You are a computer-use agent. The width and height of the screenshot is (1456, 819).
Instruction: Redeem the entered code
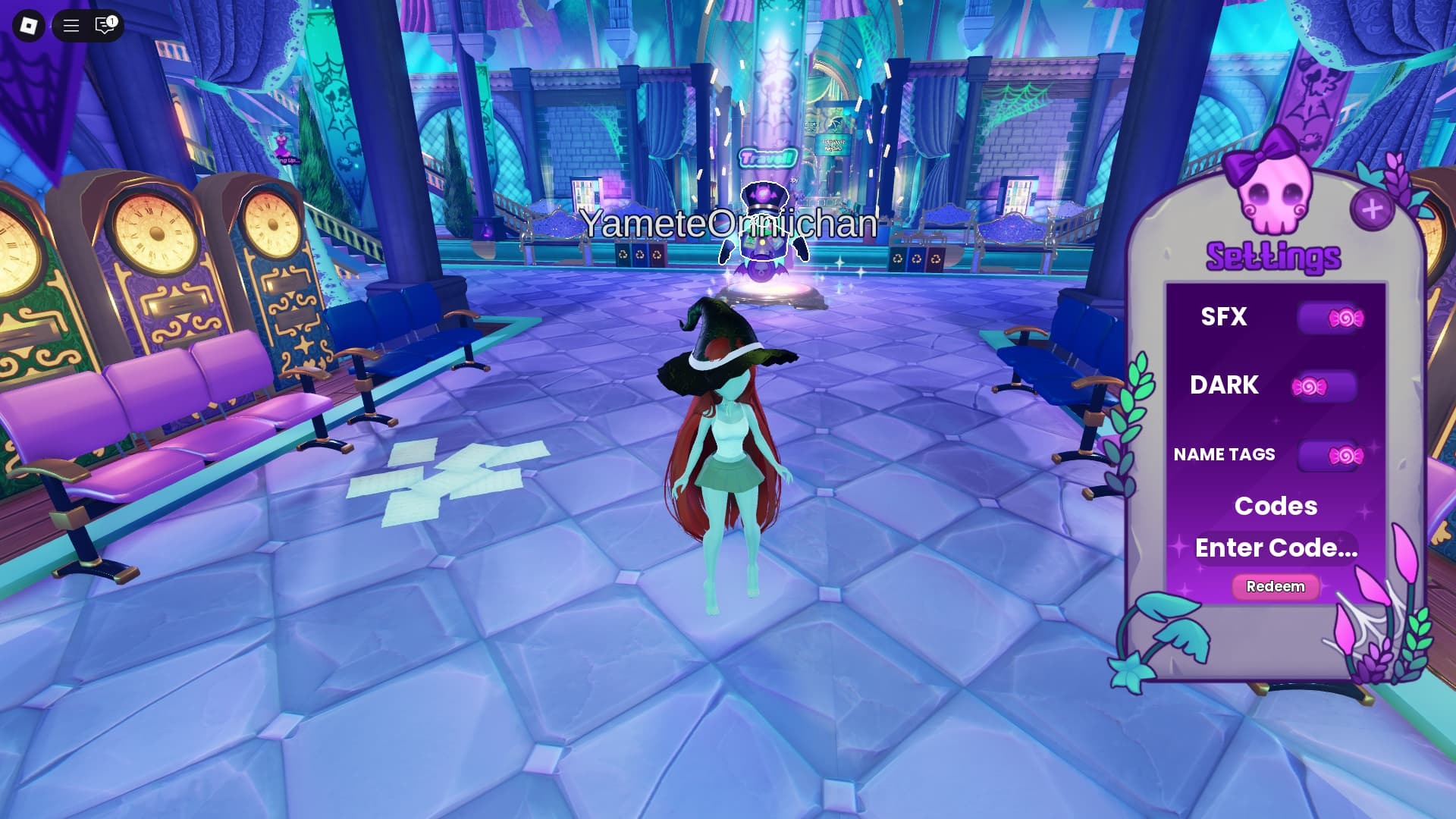(1276, 586)
